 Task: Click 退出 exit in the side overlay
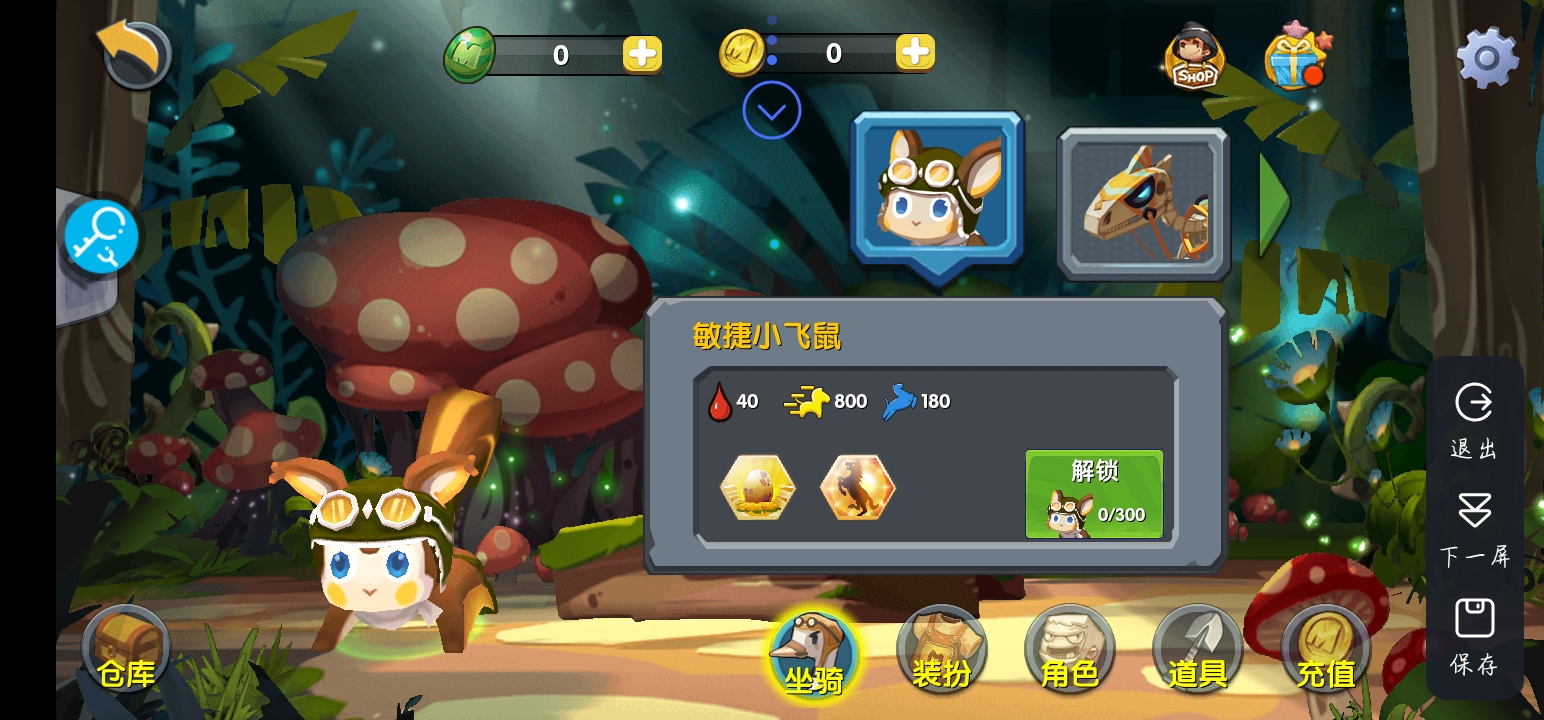coord(1474,420)
